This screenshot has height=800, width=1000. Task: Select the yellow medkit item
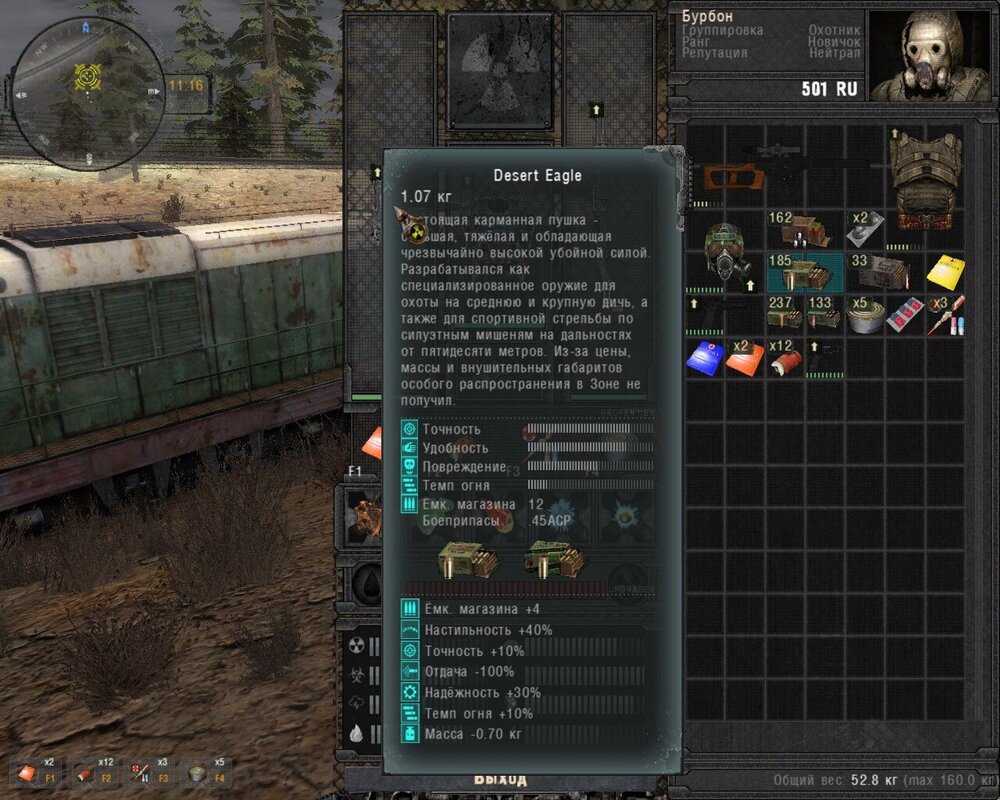944,272
